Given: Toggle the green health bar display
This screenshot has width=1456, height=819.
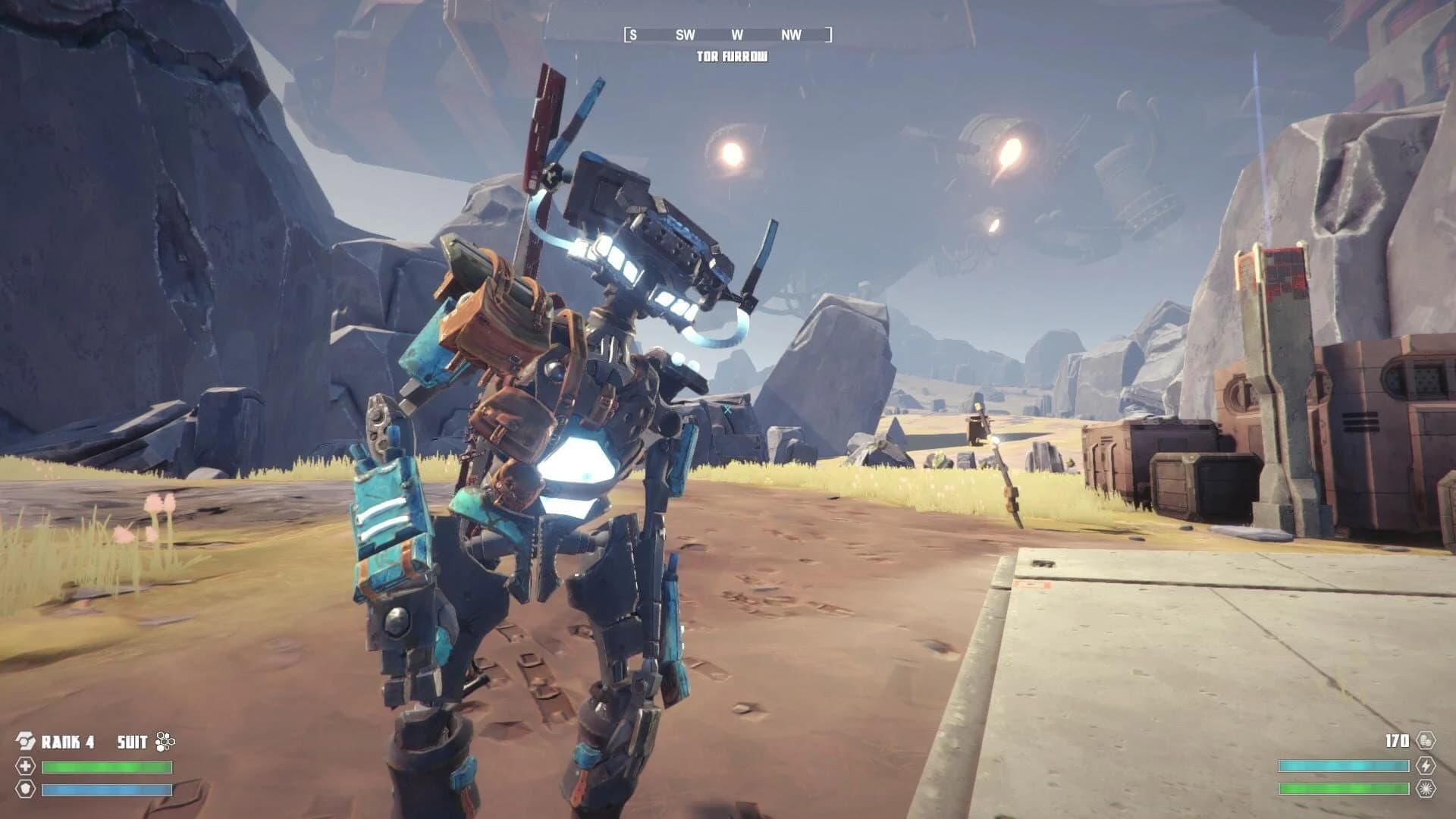Looking at the screenshot, I should 106,767.
